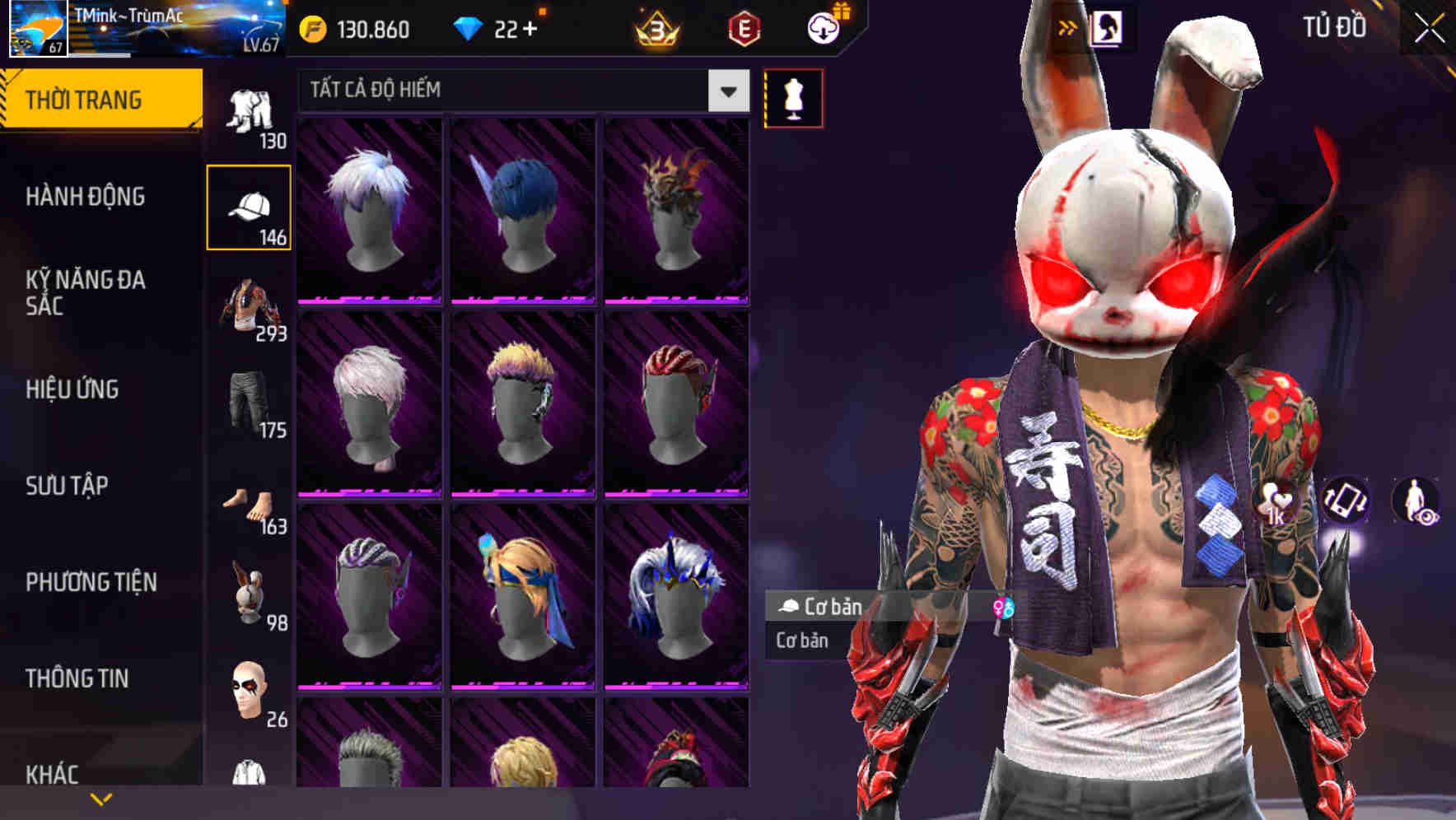The image size is (1456, 820).
Task: Select the tattoo top category showing 293 items
Action: point(250,309)
